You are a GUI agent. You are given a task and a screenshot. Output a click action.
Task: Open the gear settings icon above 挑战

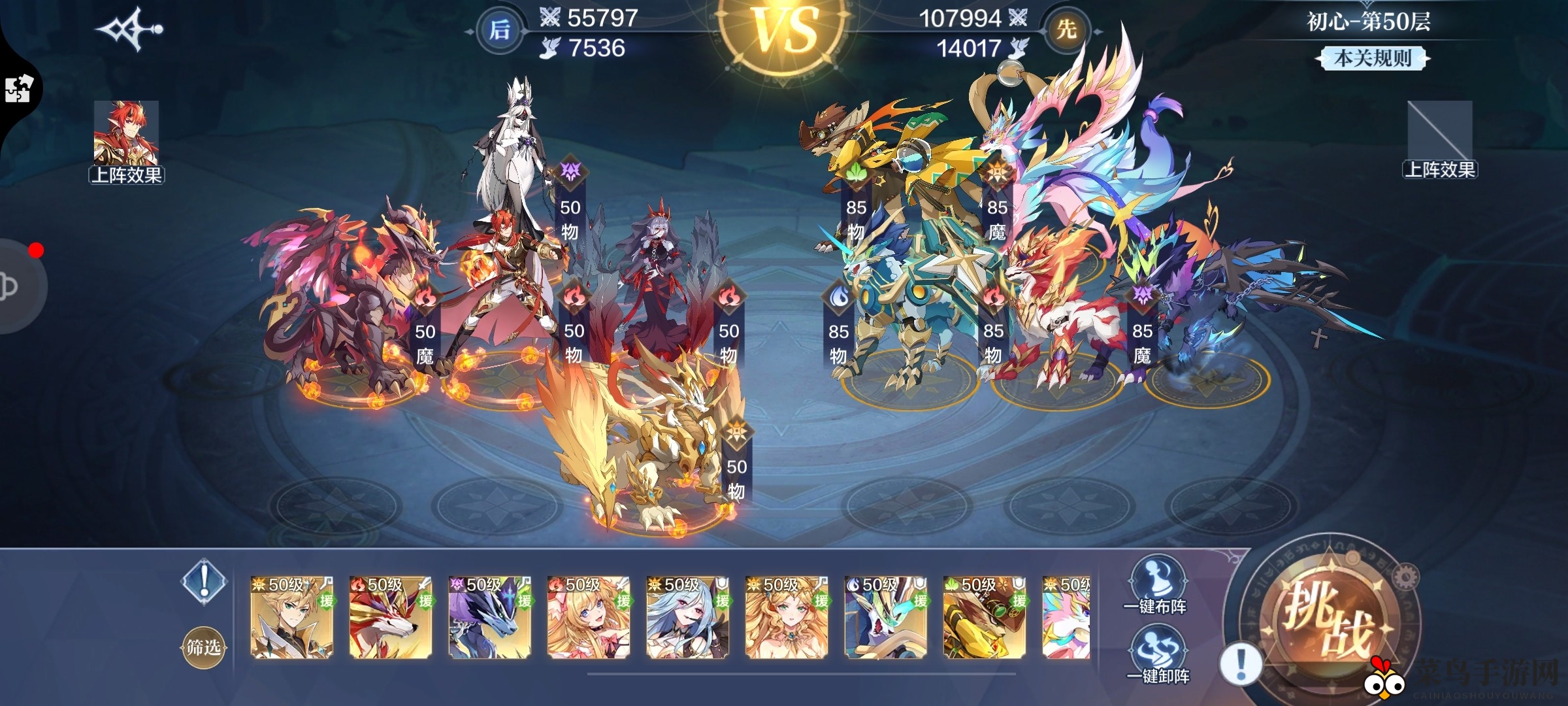pos(1405,577)
